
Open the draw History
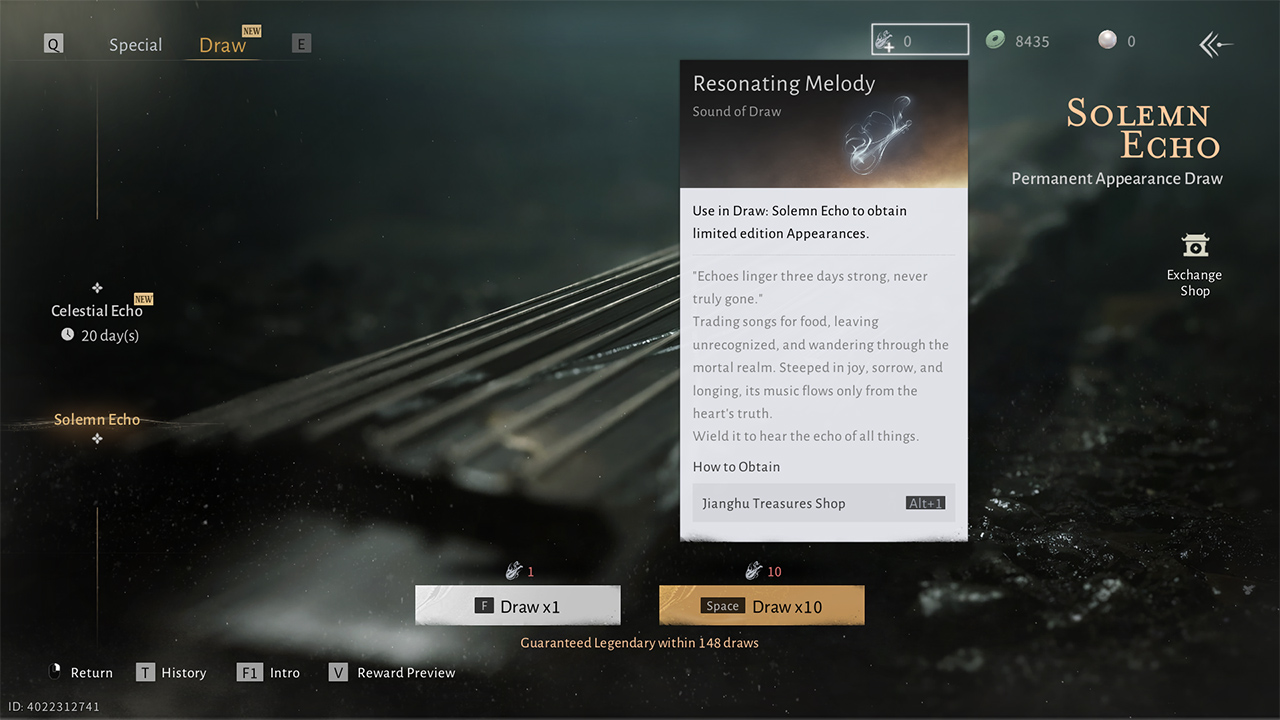click(172, 672)
